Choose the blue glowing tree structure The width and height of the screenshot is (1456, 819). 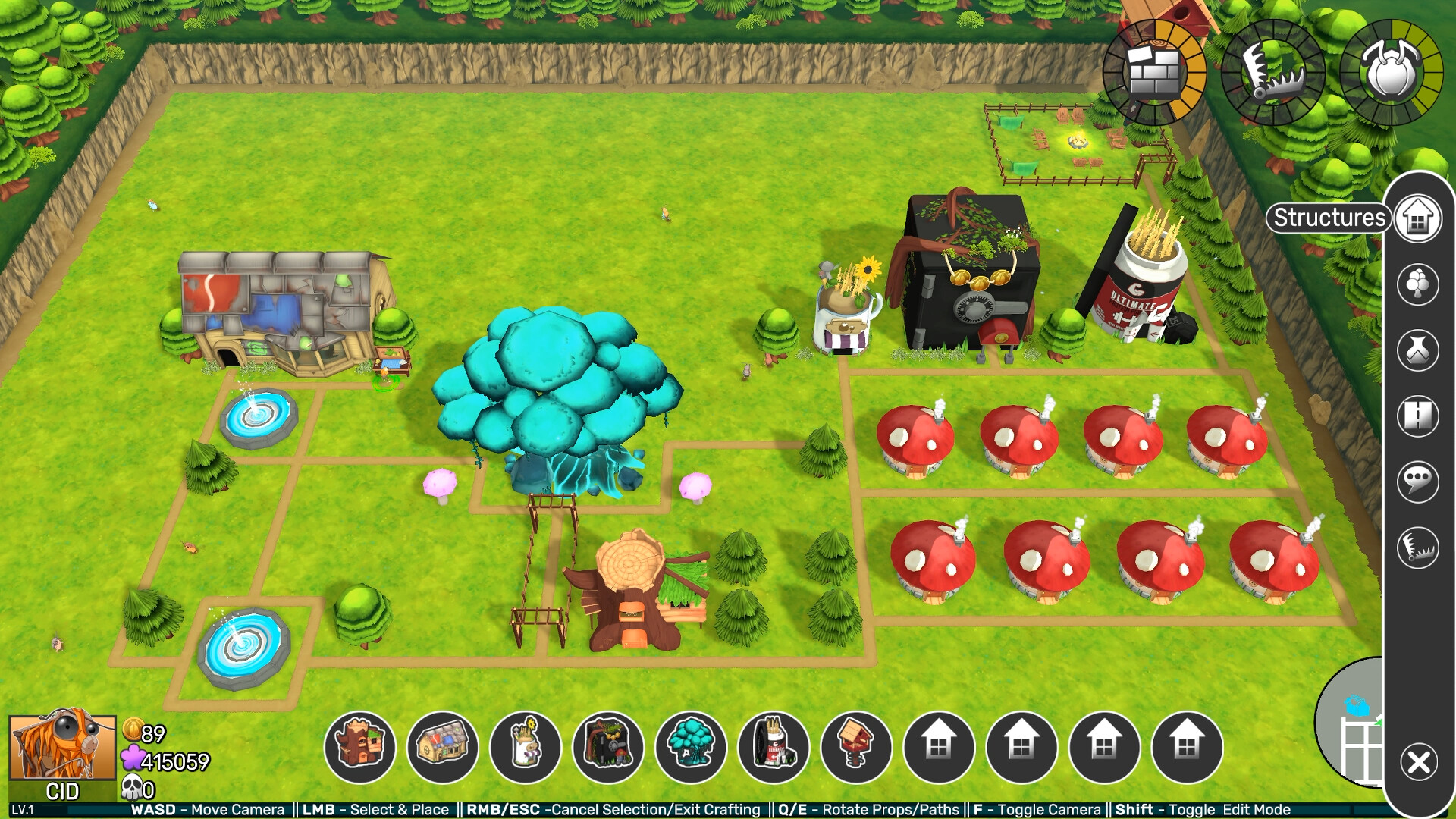(x=692, y=747)
